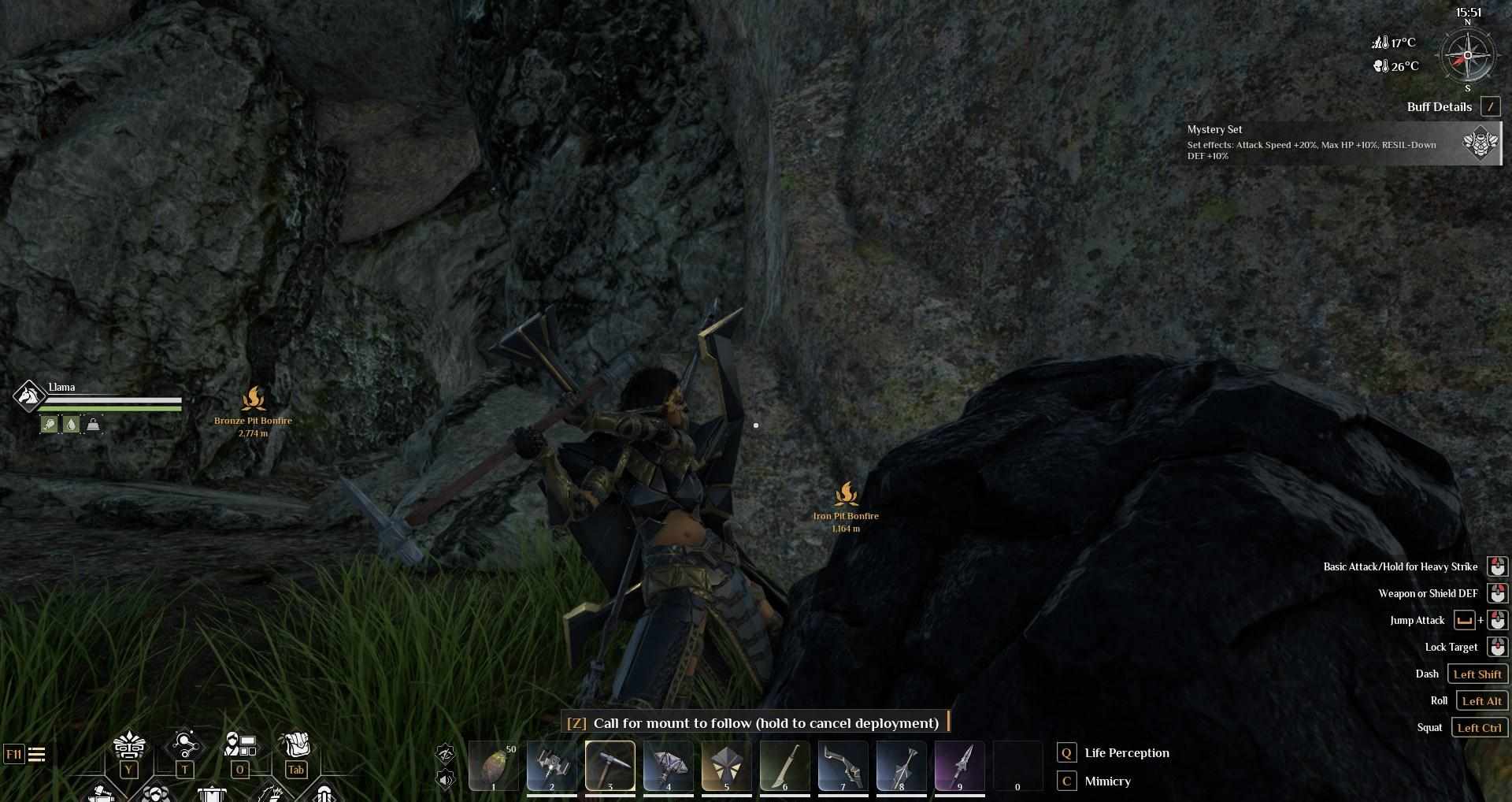Select the purple spear in hotbar slot 9
This screenshot has height=802, width=1512.
click(959, 765)
